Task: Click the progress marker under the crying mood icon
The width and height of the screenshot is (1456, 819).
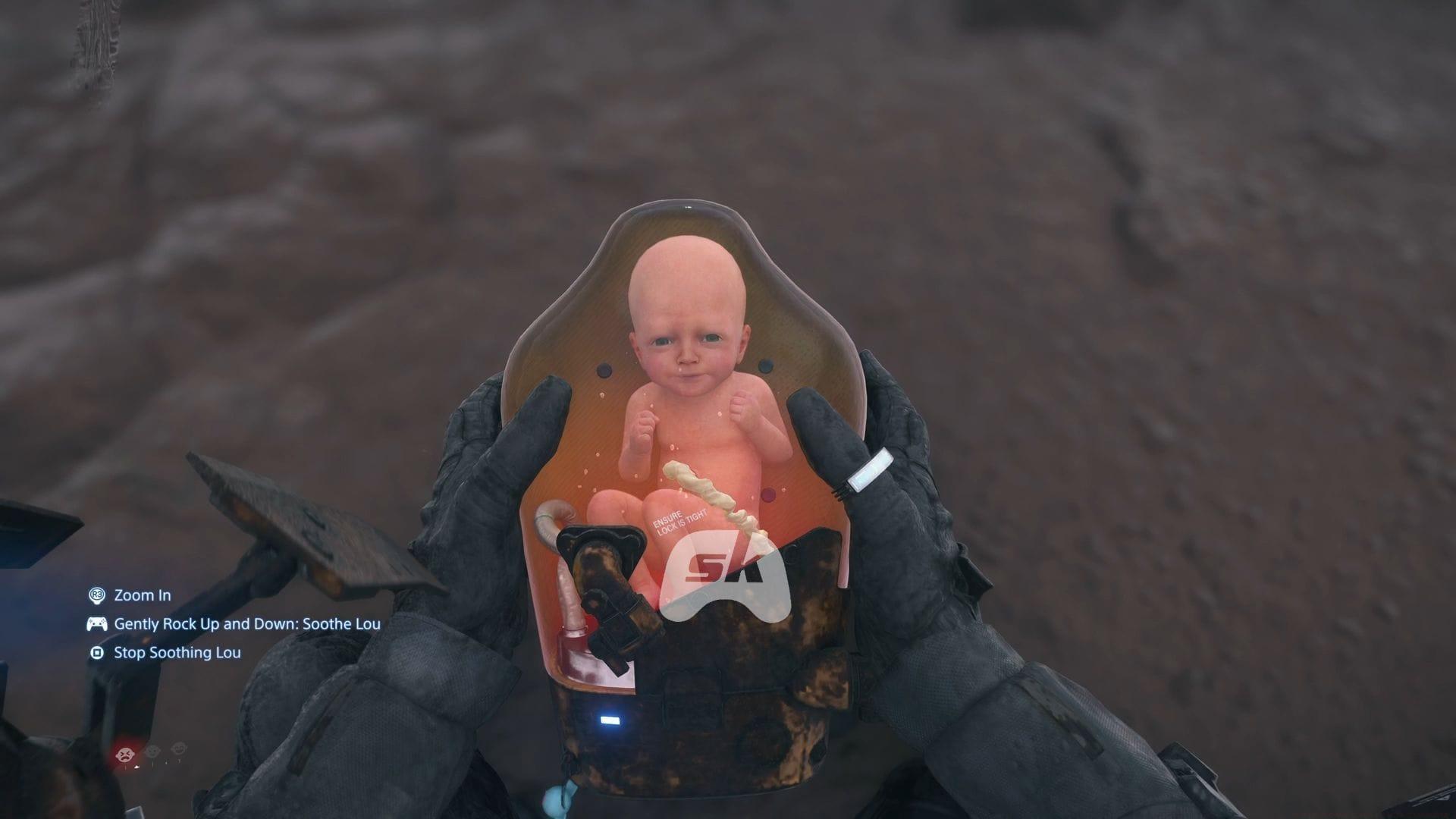Action: click(136, 767)
